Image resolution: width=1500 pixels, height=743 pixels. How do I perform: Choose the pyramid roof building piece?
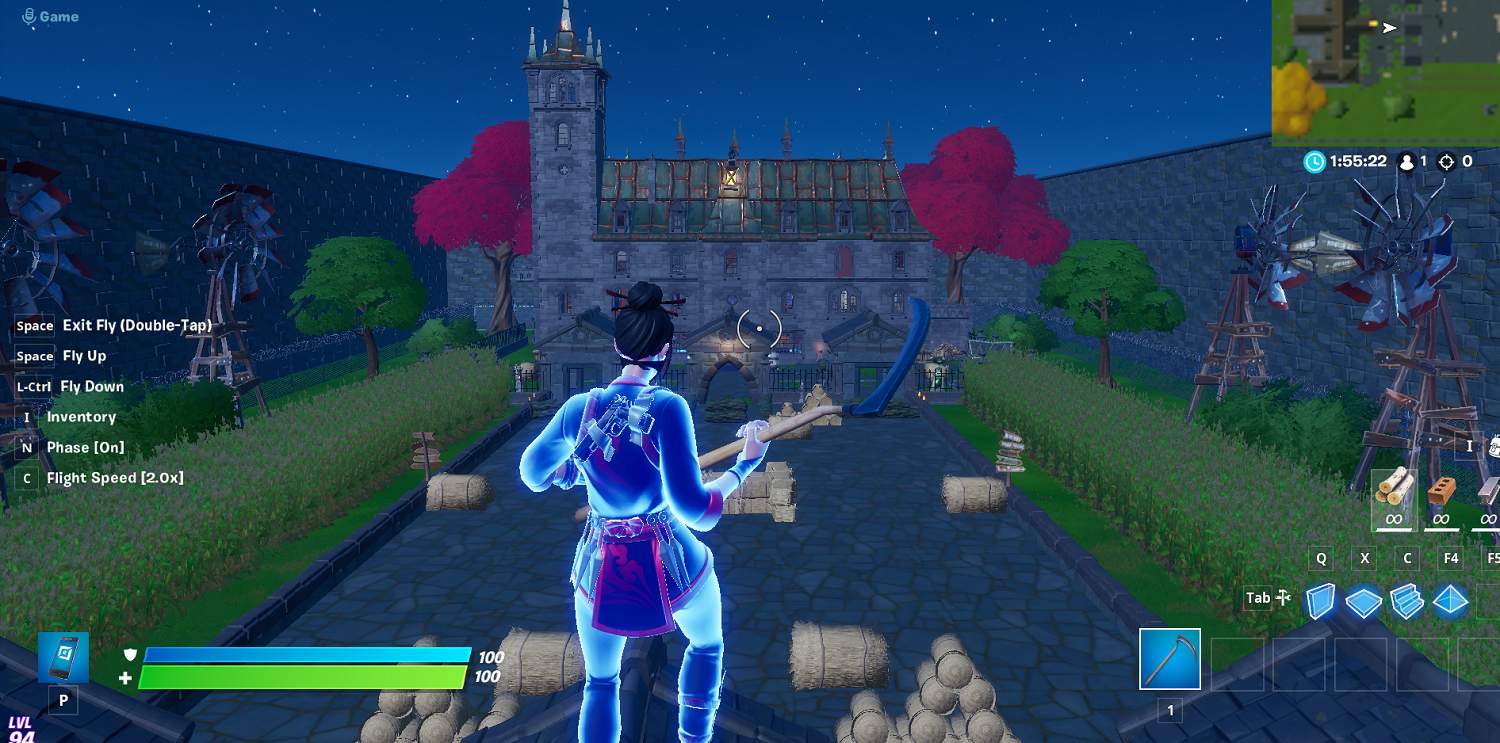[1450, 602]
